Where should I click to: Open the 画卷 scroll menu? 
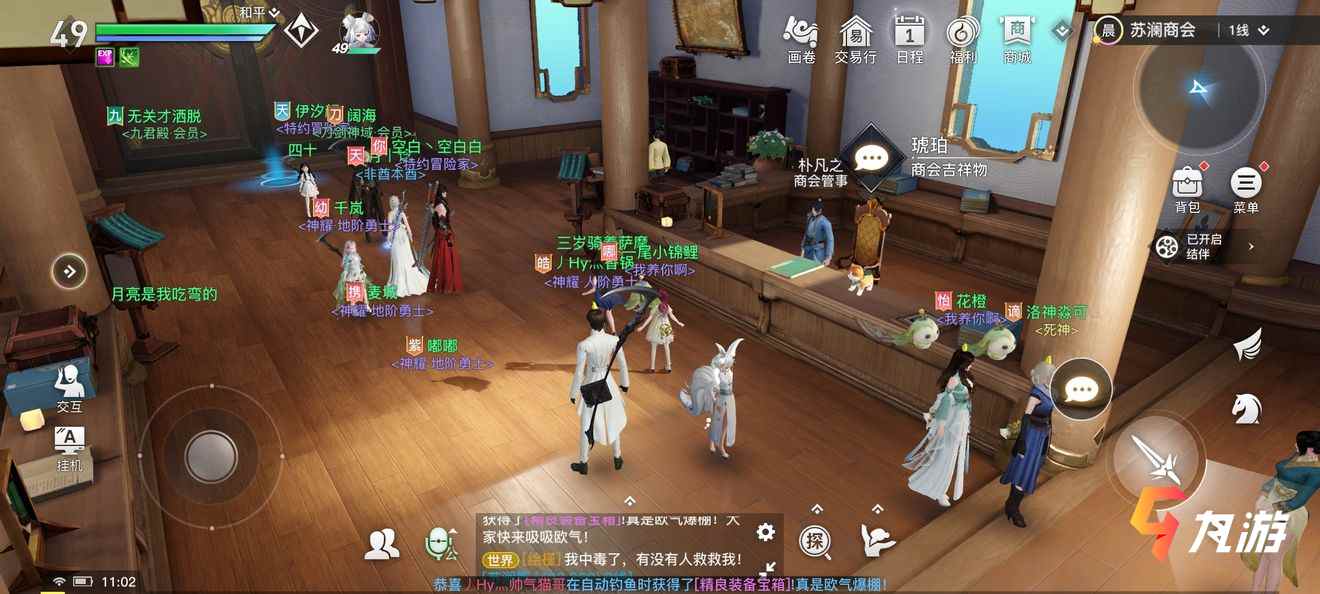pos(801,39)
